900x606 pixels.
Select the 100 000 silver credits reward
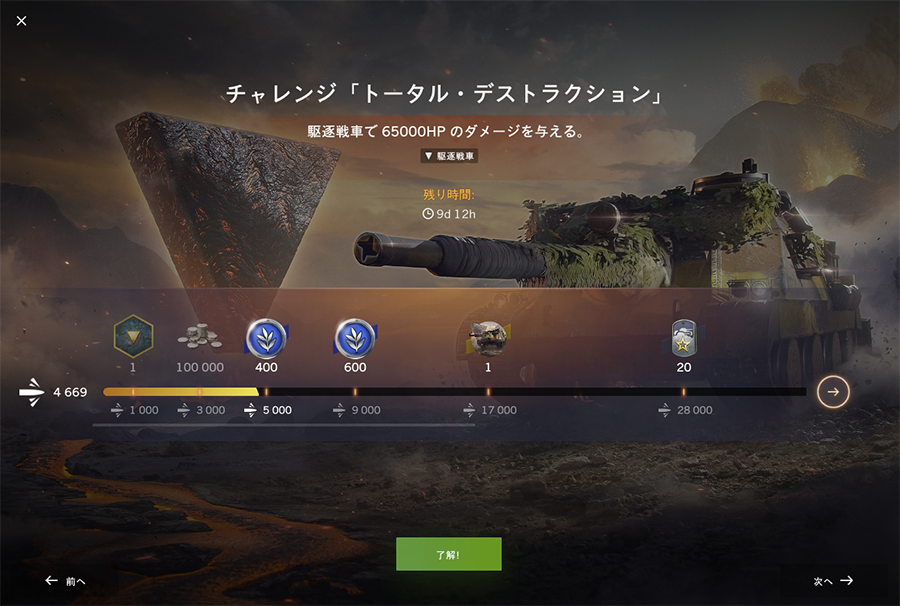tap(199, 339)
